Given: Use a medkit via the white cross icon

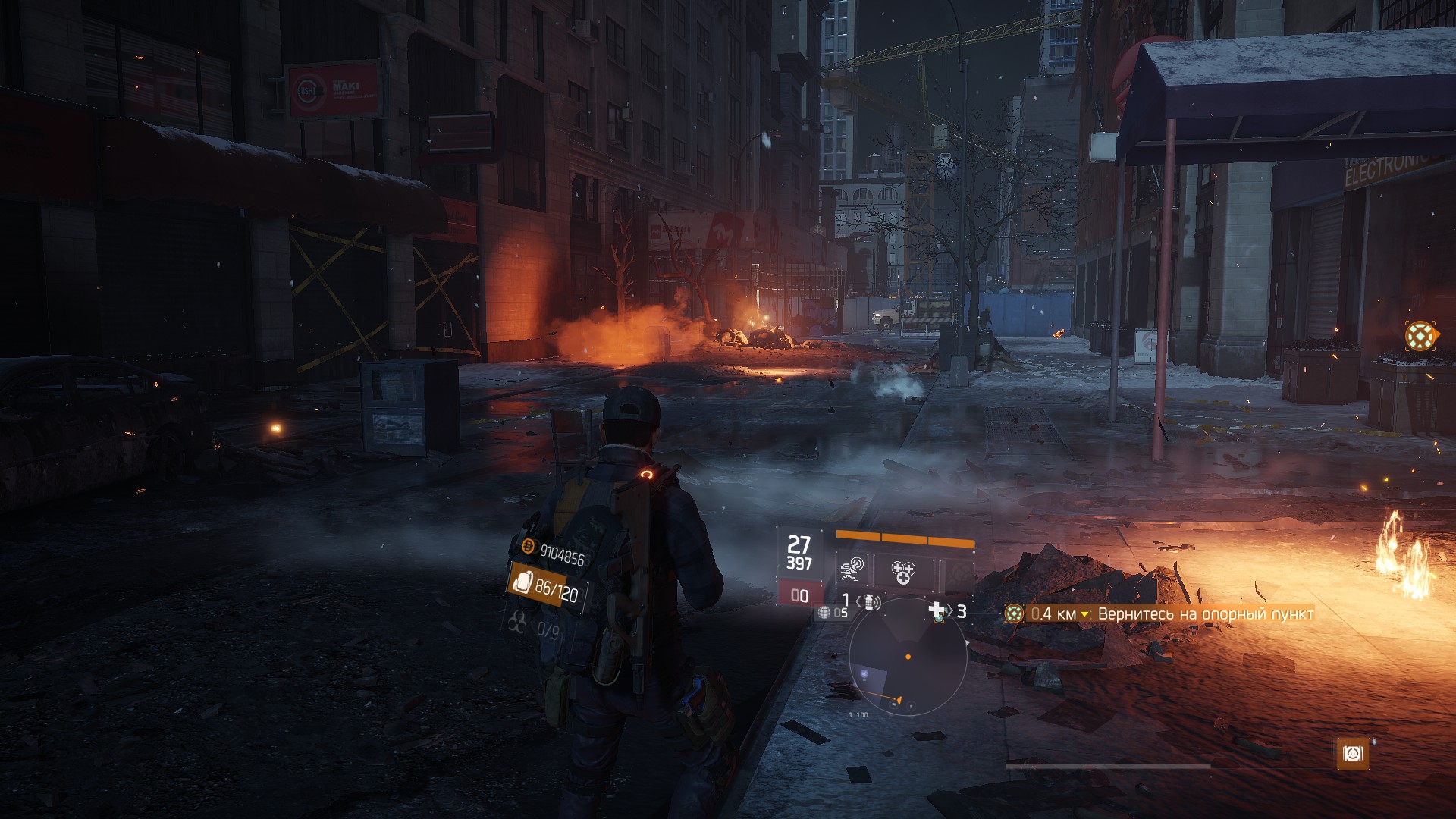Looking at the screenshot, I should click(x=937, y=610).
